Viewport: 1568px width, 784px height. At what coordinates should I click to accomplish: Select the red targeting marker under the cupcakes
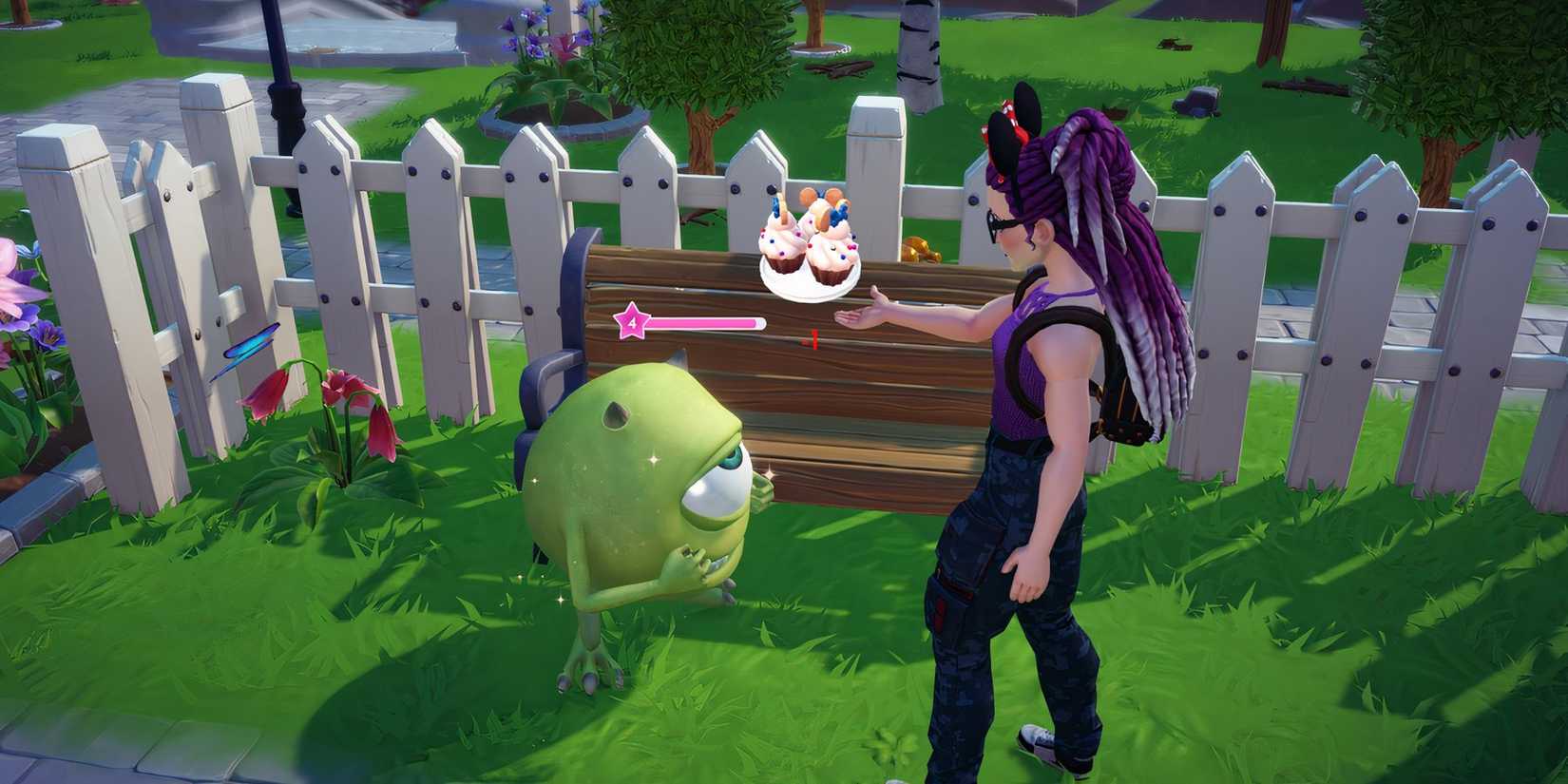pyautogui.click(x=813, y=337)
